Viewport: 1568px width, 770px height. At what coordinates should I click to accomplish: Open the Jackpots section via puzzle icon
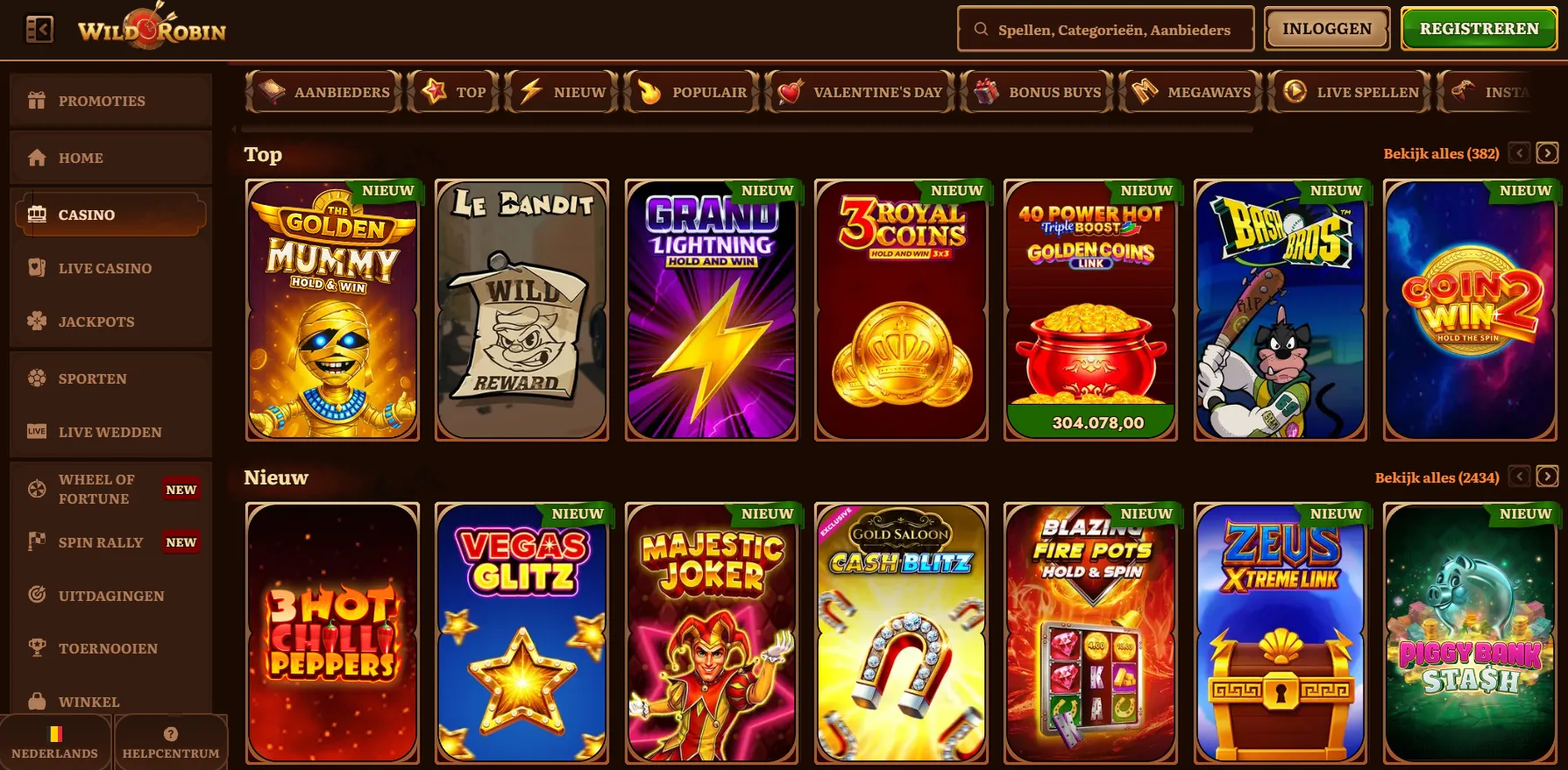tap(36, 321)
